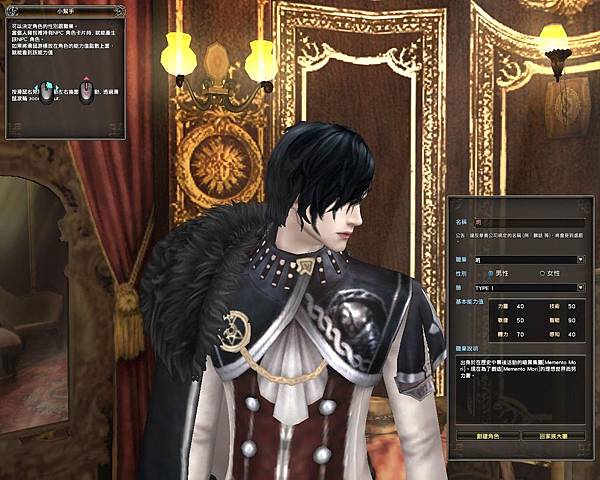Open the TYPE 1 face dropdown
600x480 pixels.
pyautogui.click(x=580, y=287)
